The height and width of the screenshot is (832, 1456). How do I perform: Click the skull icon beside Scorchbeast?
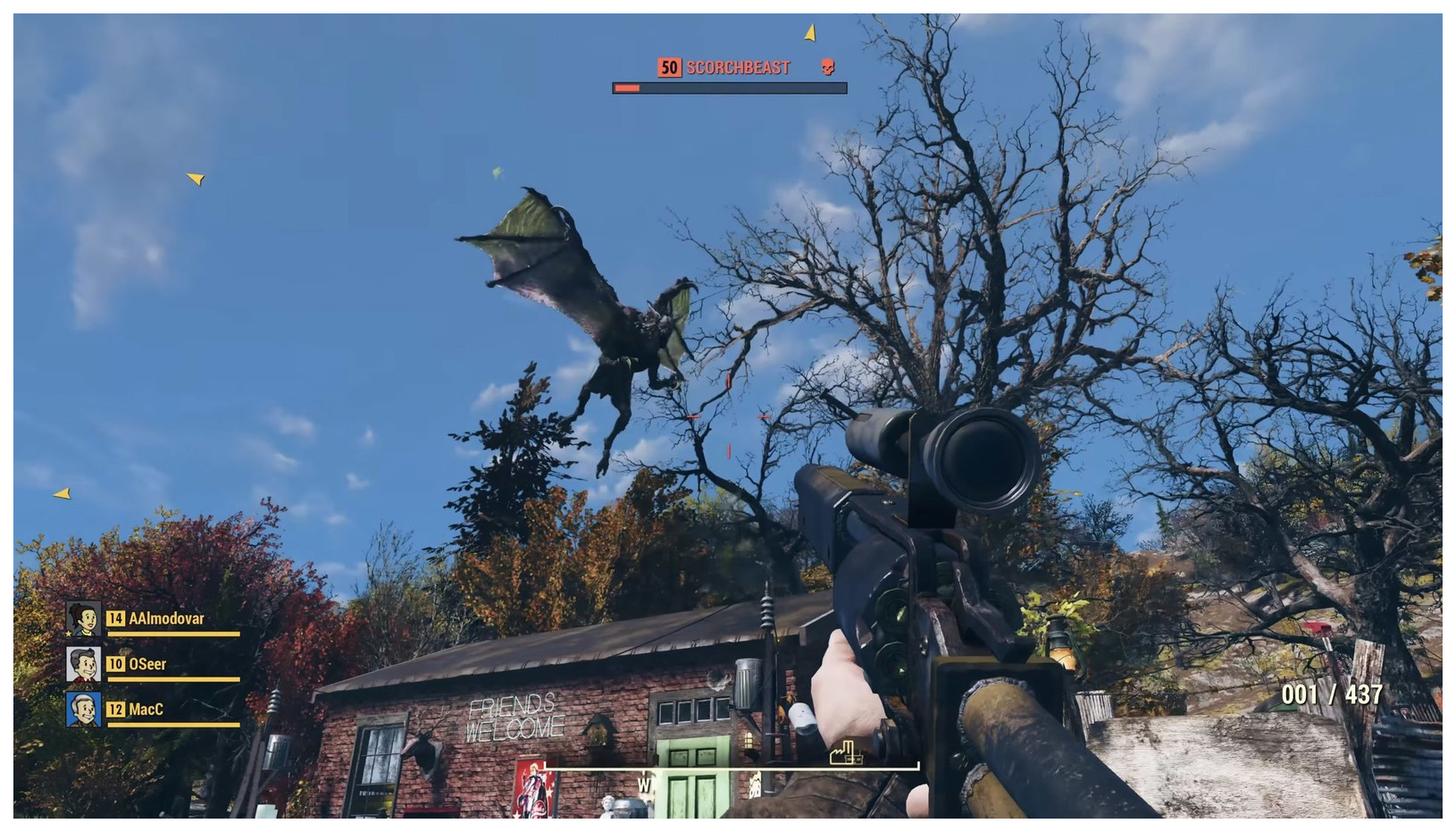[828, 67]
